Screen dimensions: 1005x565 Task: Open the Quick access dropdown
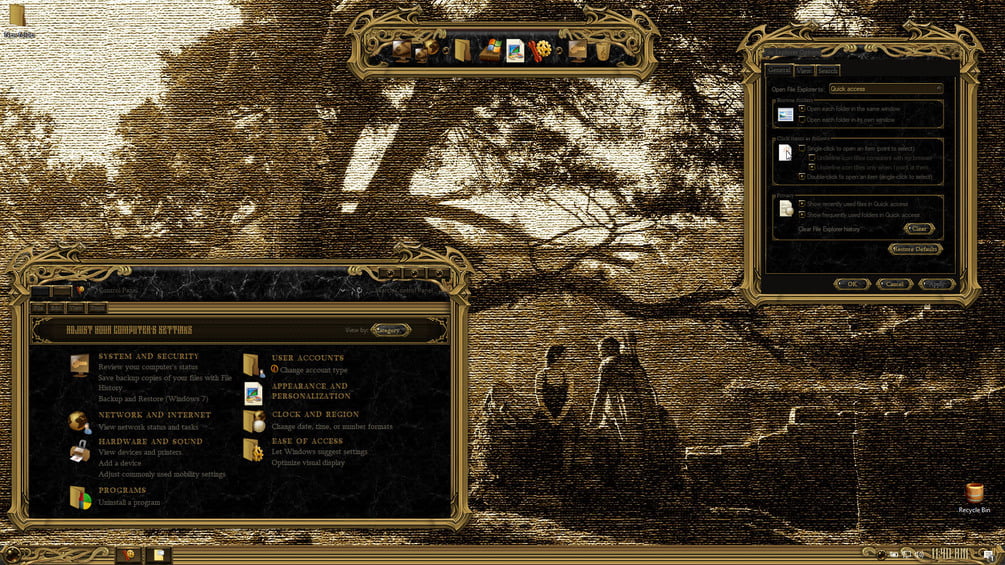pos(885,89)
